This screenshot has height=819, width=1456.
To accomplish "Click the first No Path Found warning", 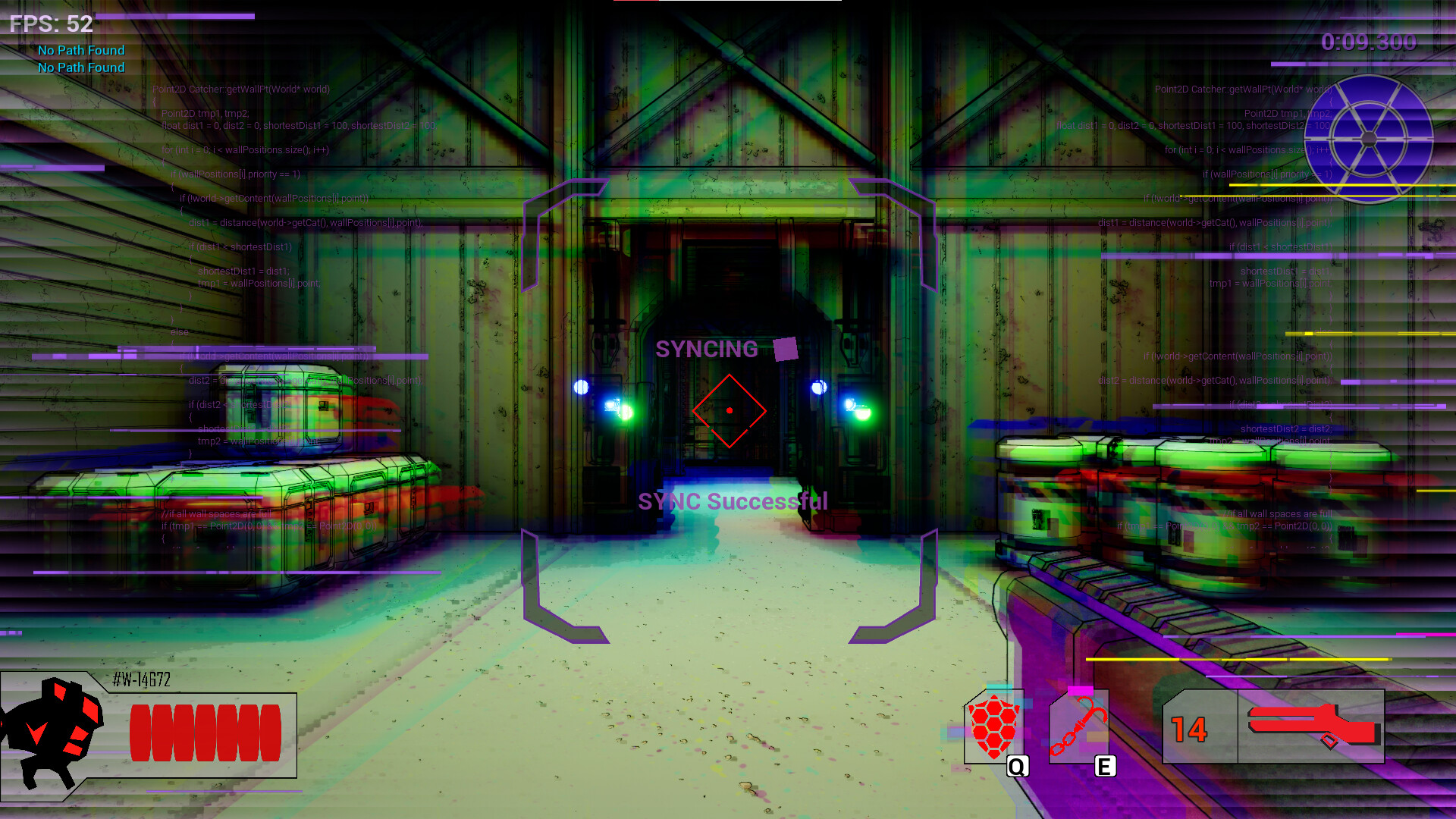I will tap(80, 50).
